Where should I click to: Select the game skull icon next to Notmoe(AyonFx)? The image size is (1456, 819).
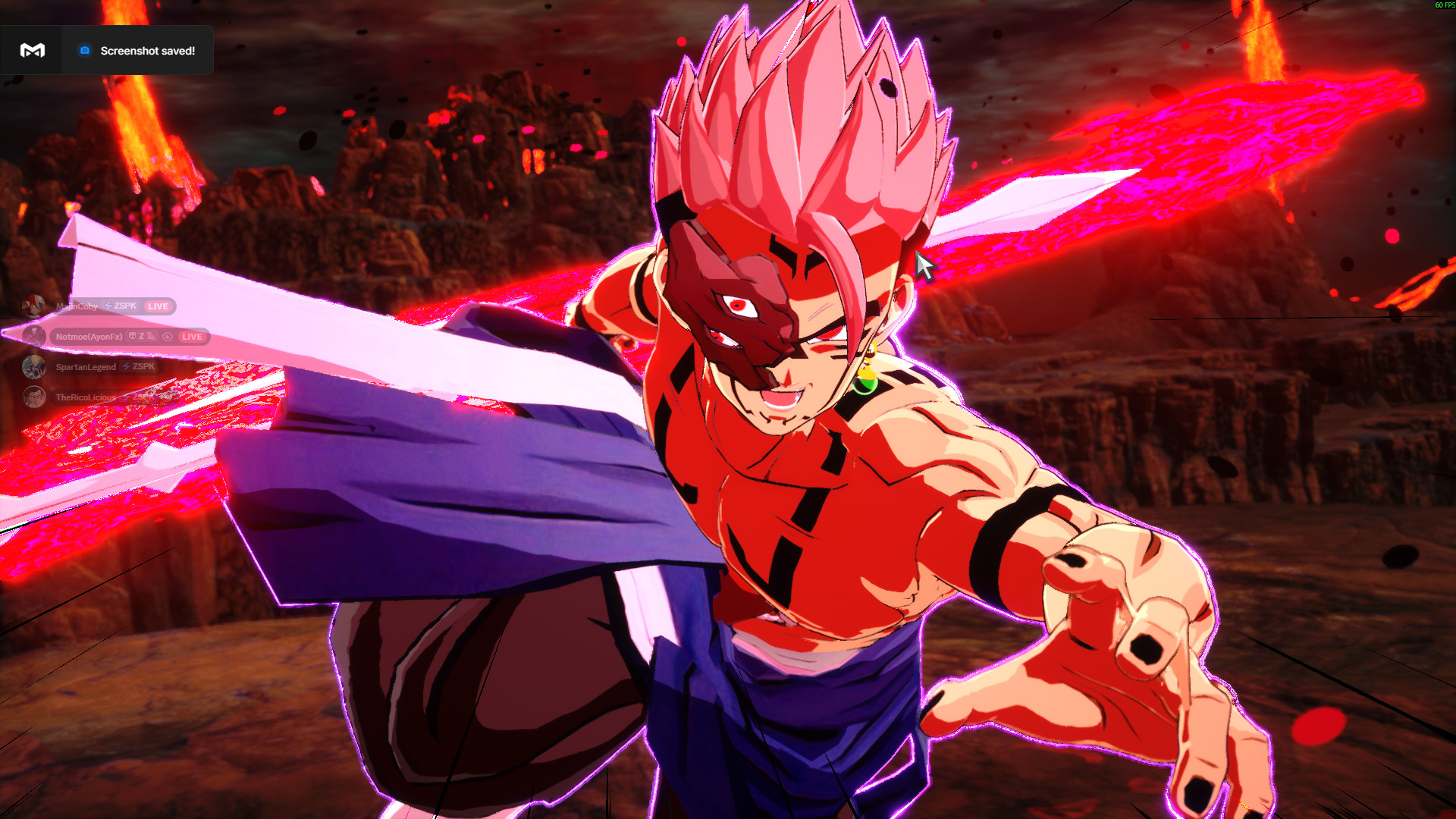point(133,337)
